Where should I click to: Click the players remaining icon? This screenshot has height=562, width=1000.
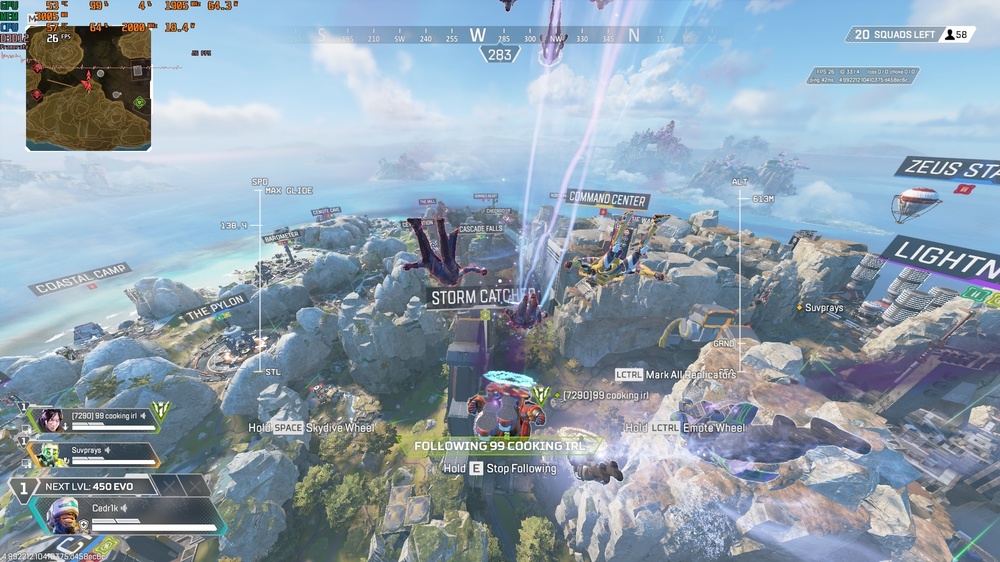coord(949,35)
